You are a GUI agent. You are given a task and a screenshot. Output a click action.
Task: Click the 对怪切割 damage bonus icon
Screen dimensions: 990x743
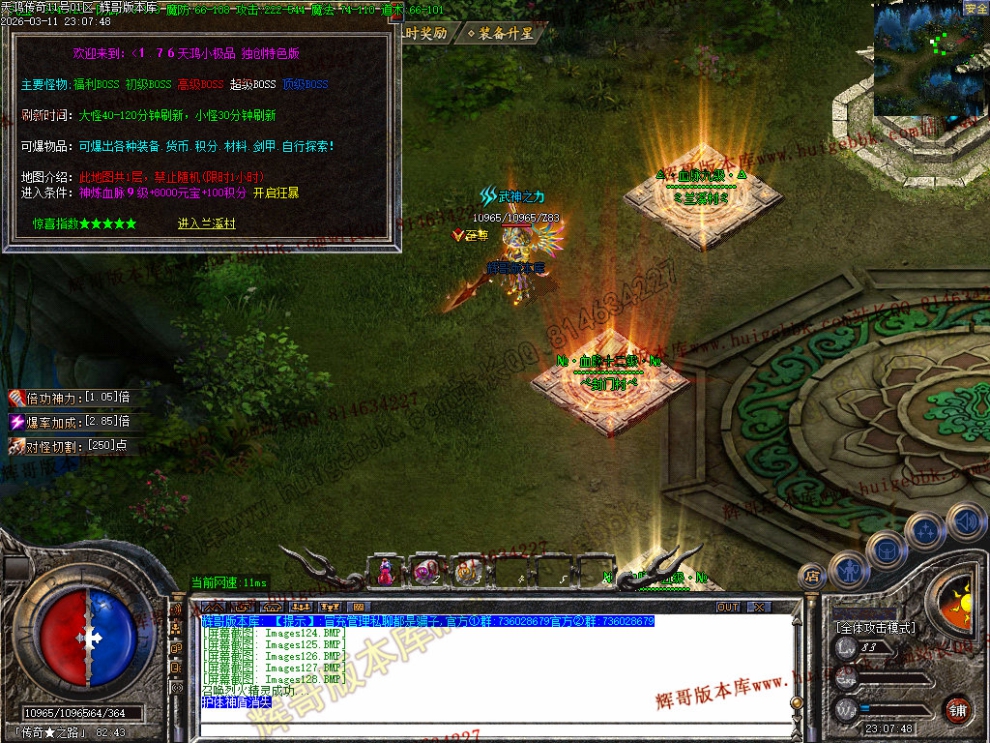[x=16, y=447]
